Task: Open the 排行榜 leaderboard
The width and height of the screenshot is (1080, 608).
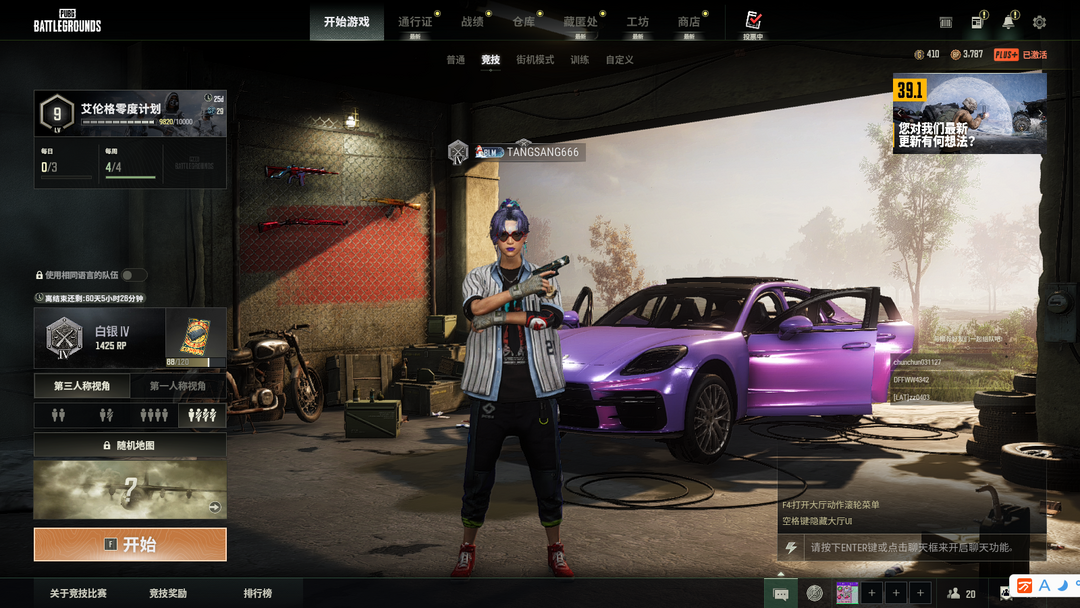Action: click(x=258, y=594)
